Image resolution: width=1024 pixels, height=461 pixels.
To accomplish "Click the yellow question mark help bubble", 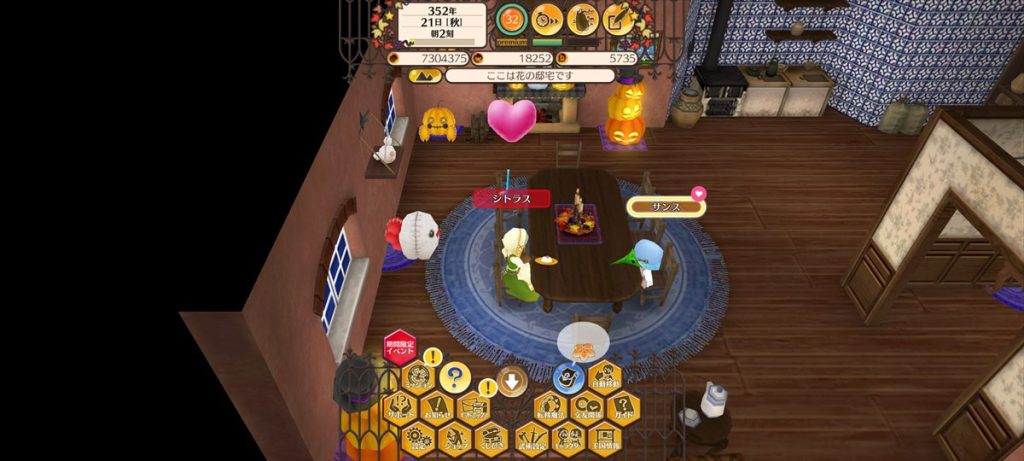I will tap(455, 378).
